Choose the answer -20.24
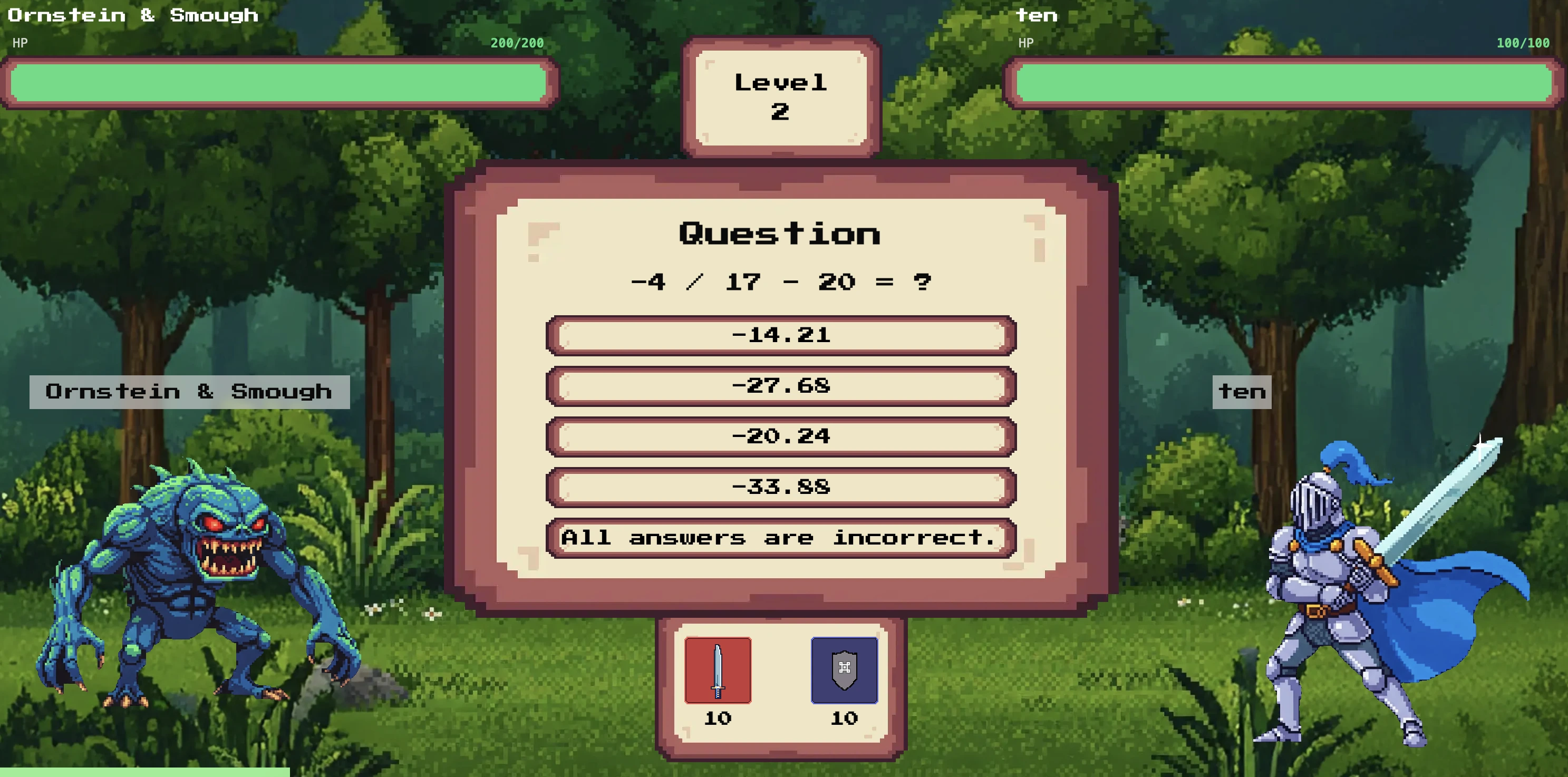This screenshot has width=1568, height=777. point(781,435)
